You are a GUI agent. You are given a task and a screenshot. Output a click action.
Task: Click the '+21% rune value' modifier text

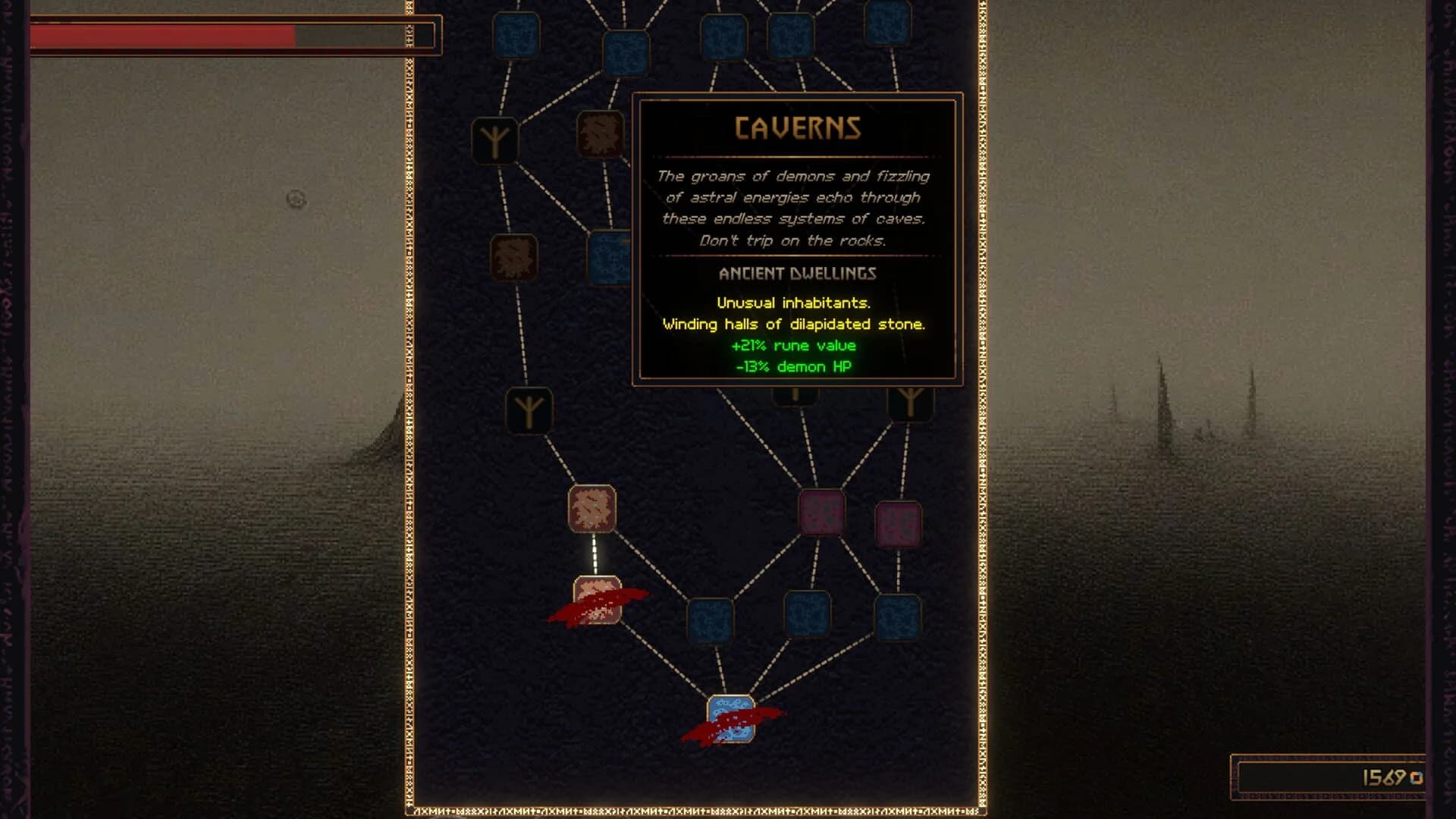[793, 346]
